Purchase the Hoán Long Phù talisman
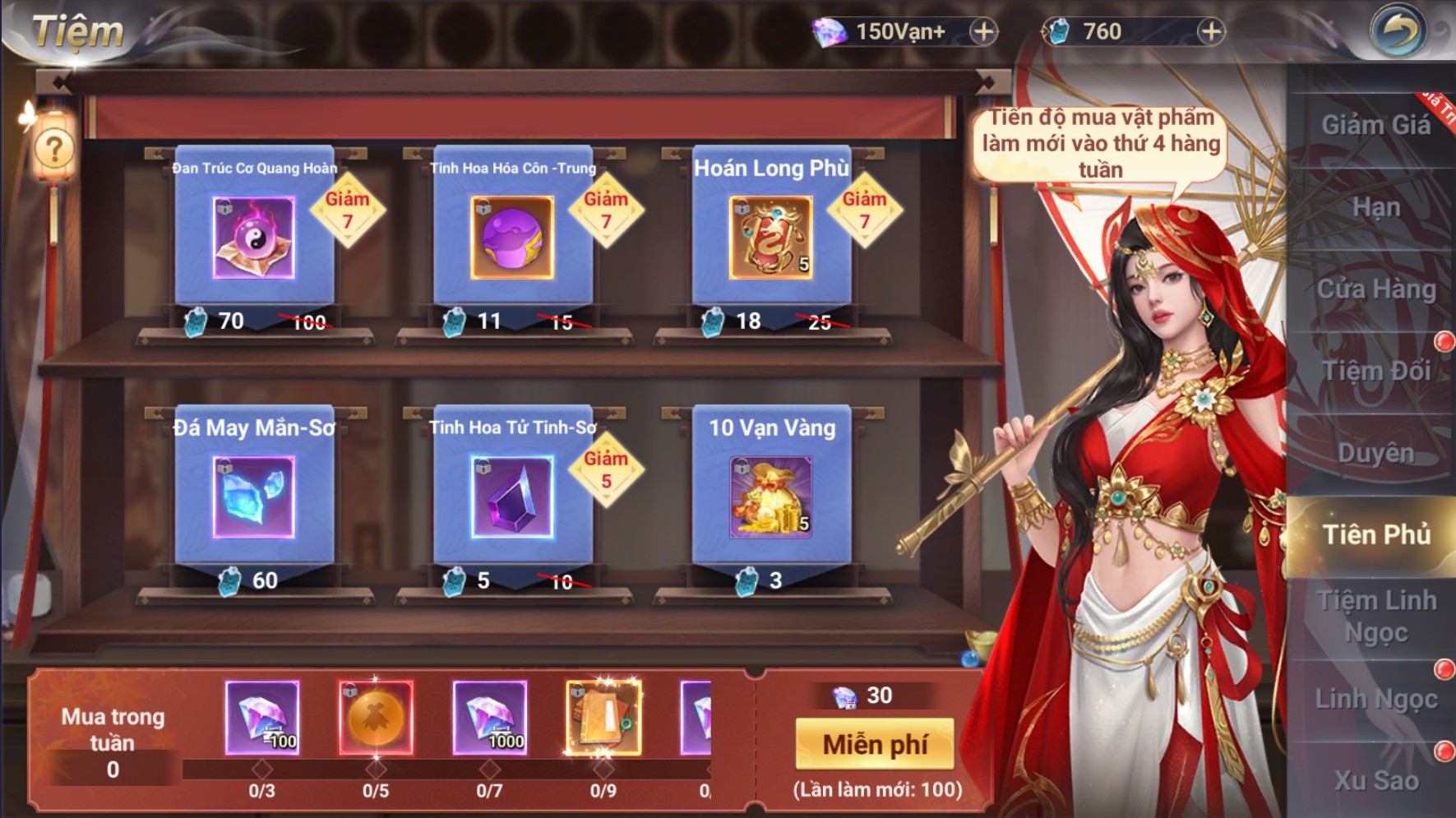The width and height of the screenshot is (1456, 818). [771, 238]
